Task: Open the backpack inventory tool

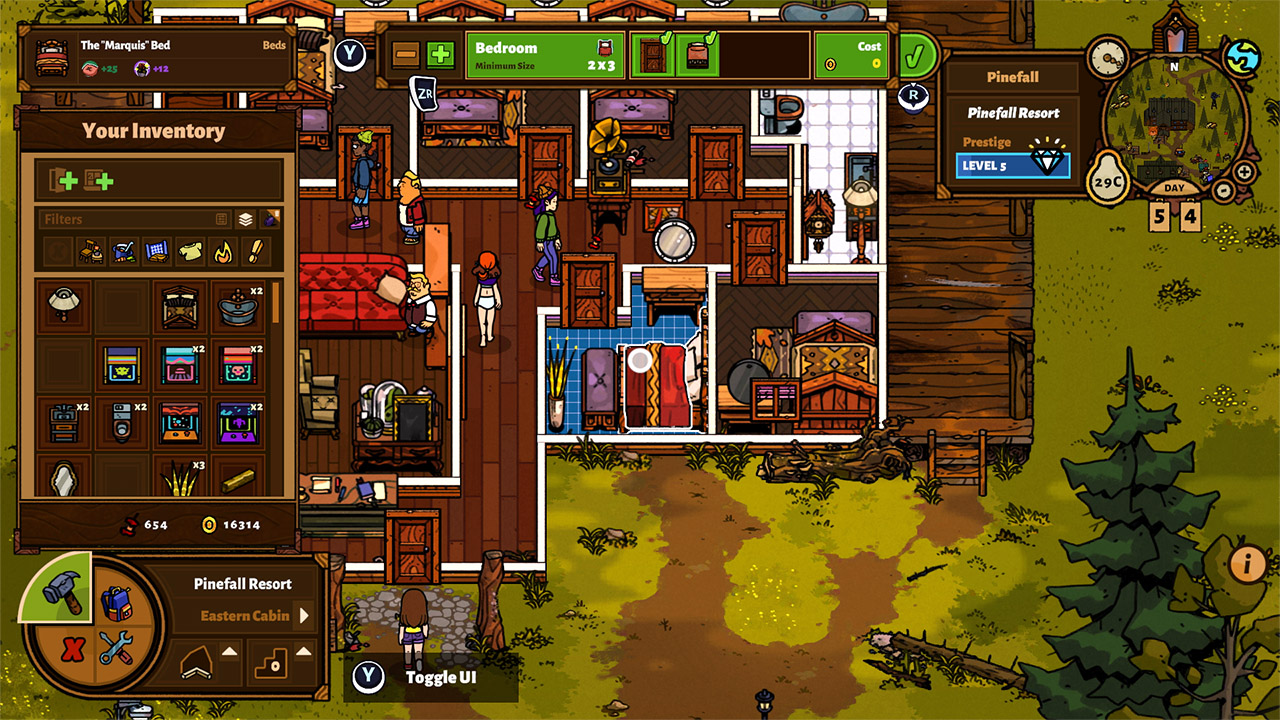Action: point(117,605)
